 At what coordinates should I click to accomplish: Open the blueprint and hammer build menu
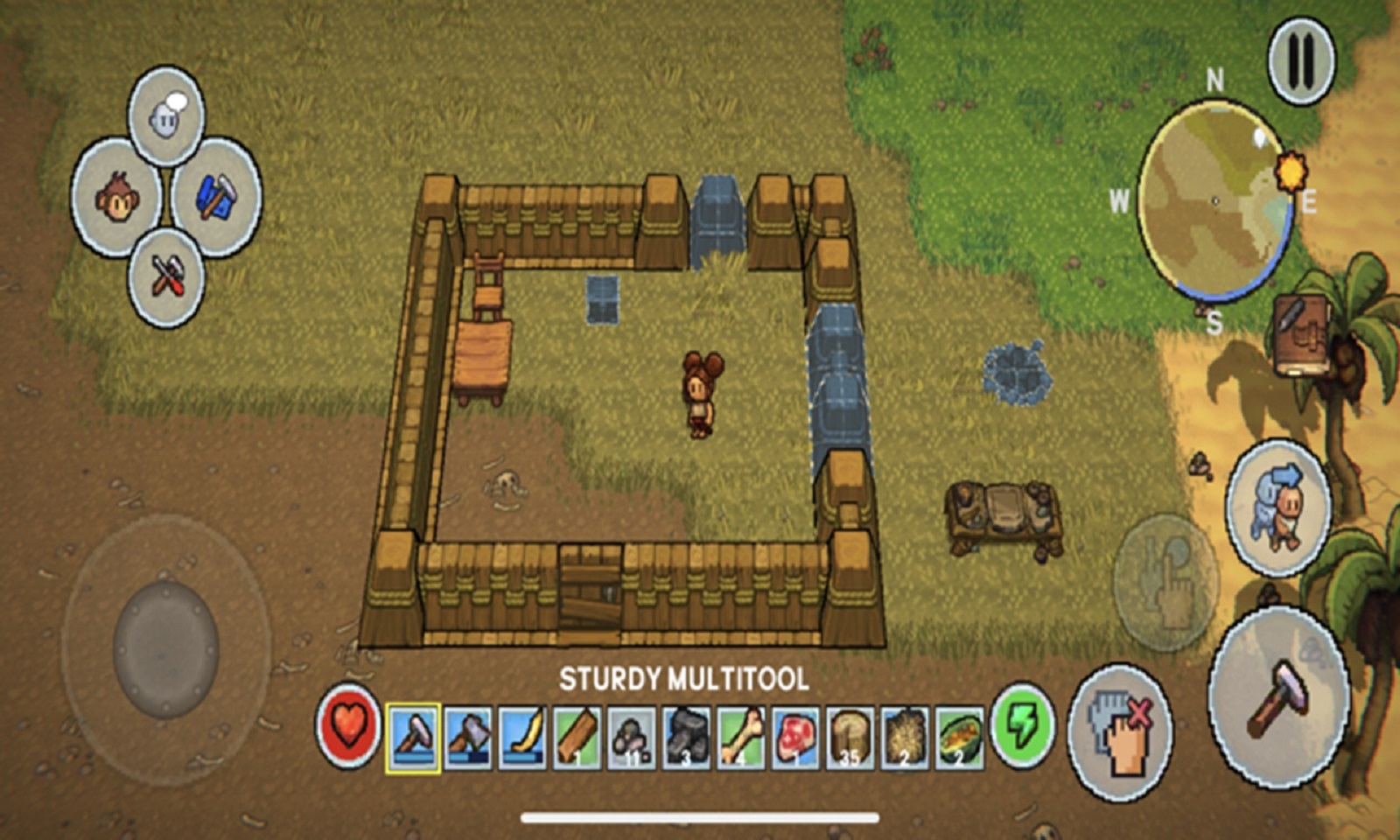coord(215,197)
